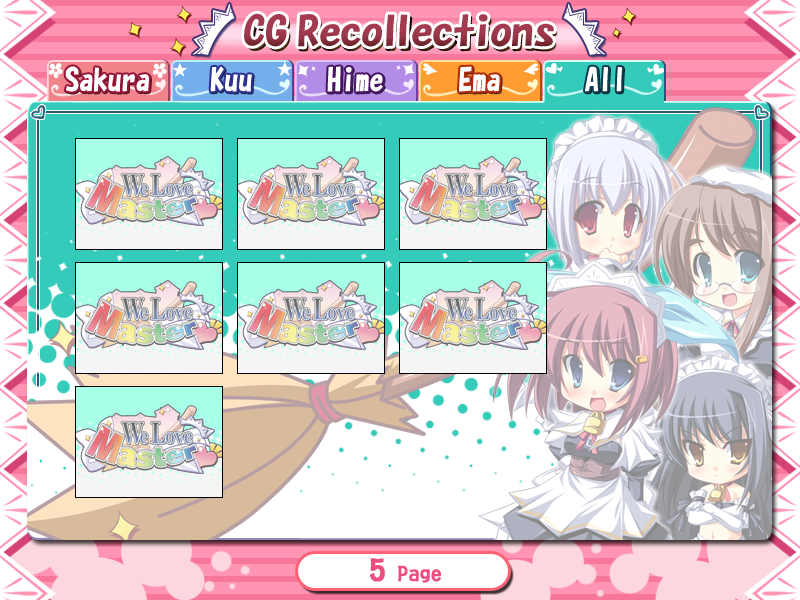Click the 5 Page button

[403, 572]
